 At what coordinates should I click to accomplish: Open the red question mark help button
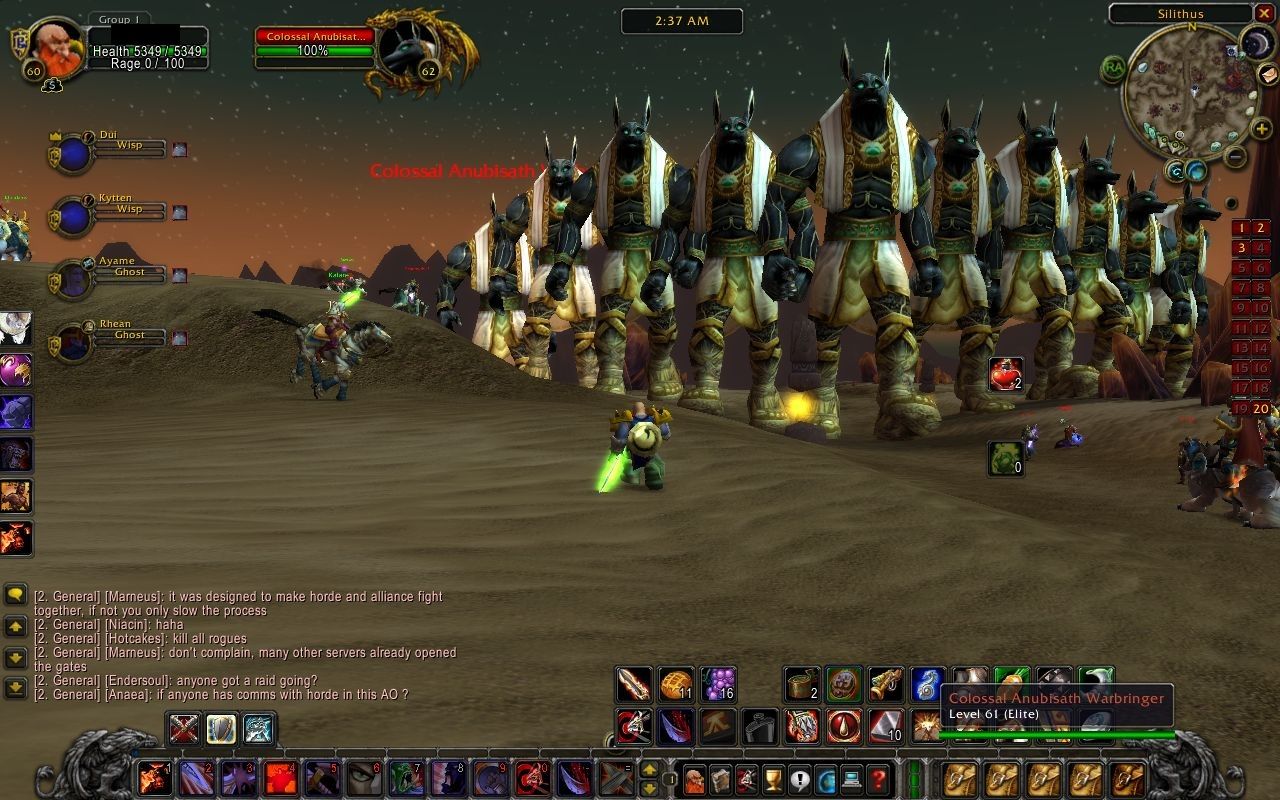(x=878, y=778)
